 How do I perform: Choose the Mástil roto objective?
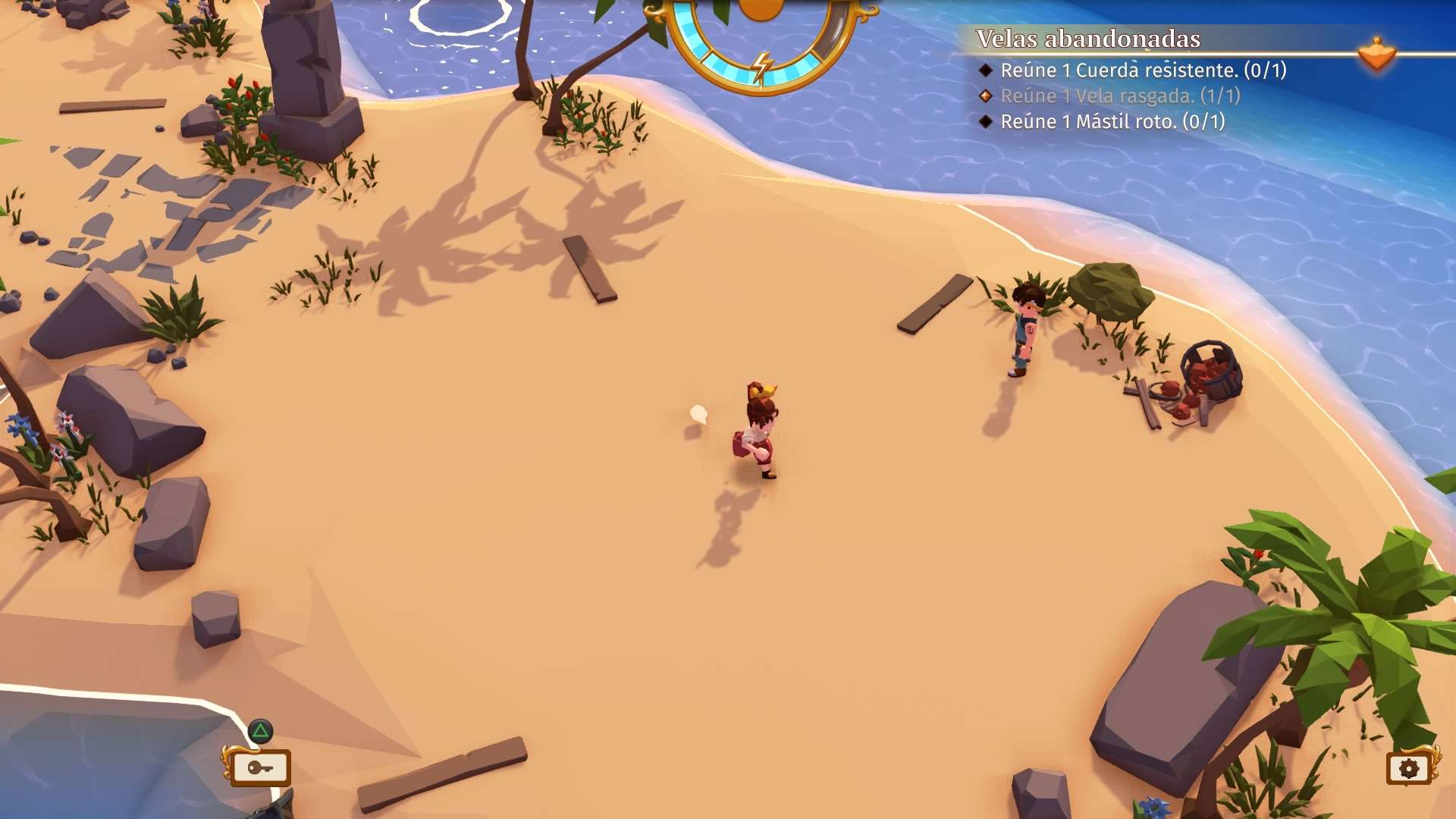[x=1112, y=122]
